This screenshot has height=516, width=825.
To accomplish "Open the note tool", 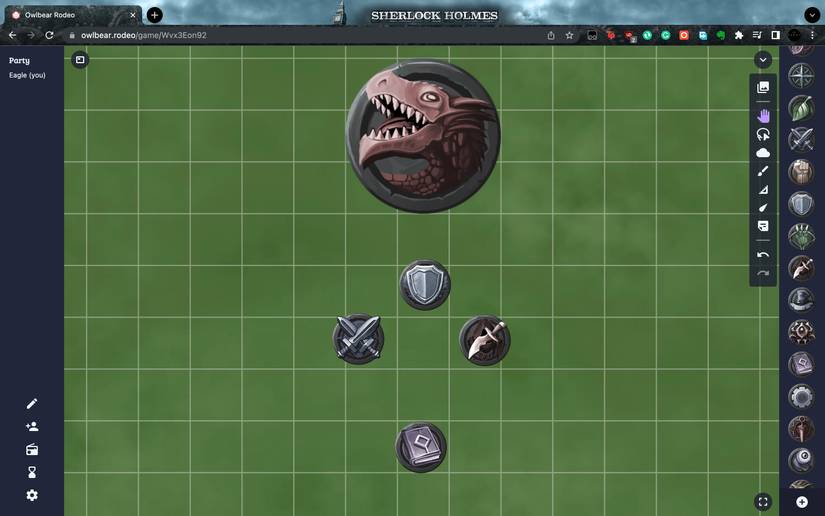I will [763, 226].
